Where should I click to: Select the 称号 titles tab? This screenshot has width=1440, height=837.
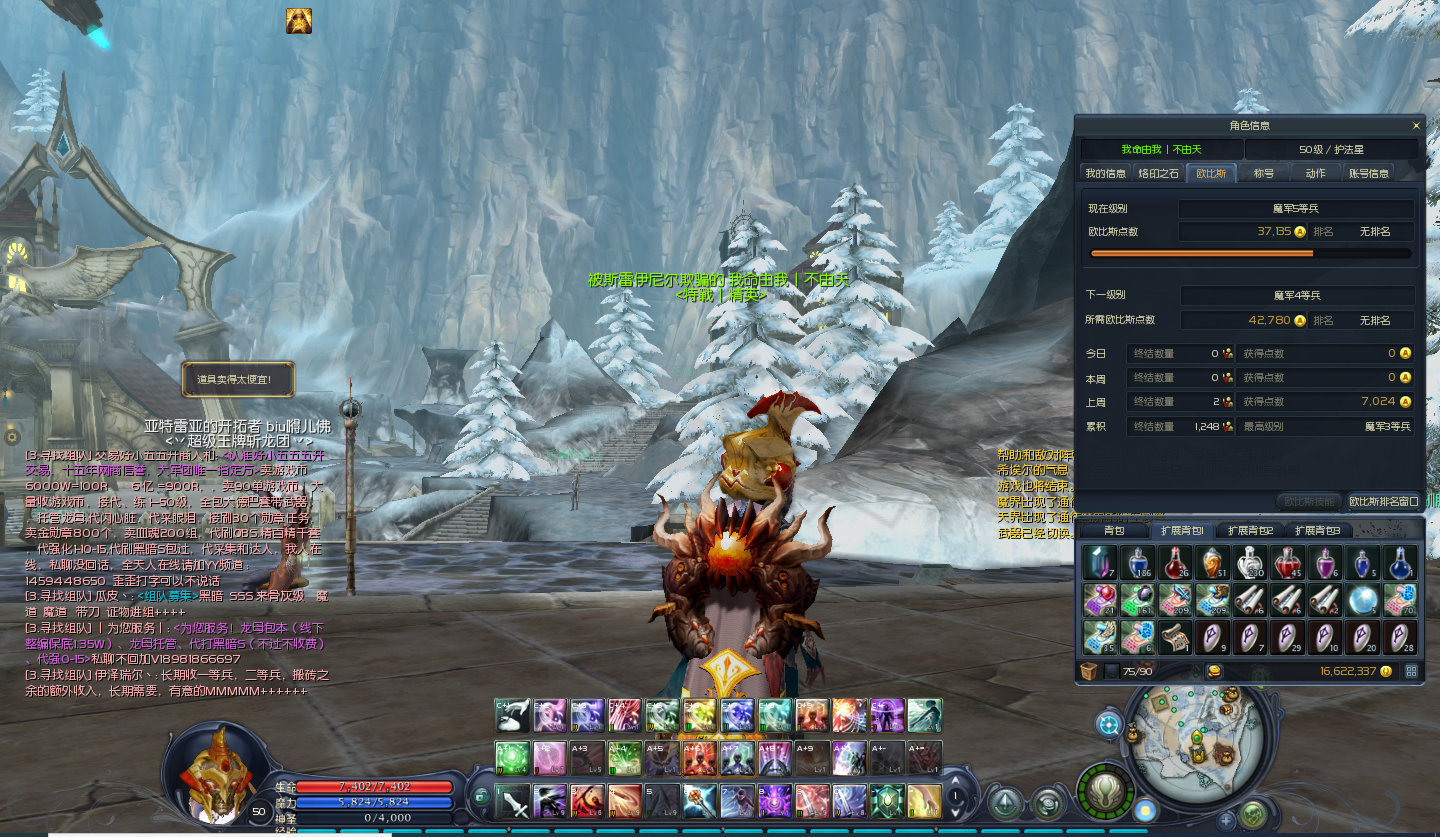click(x=1264, y=173)
